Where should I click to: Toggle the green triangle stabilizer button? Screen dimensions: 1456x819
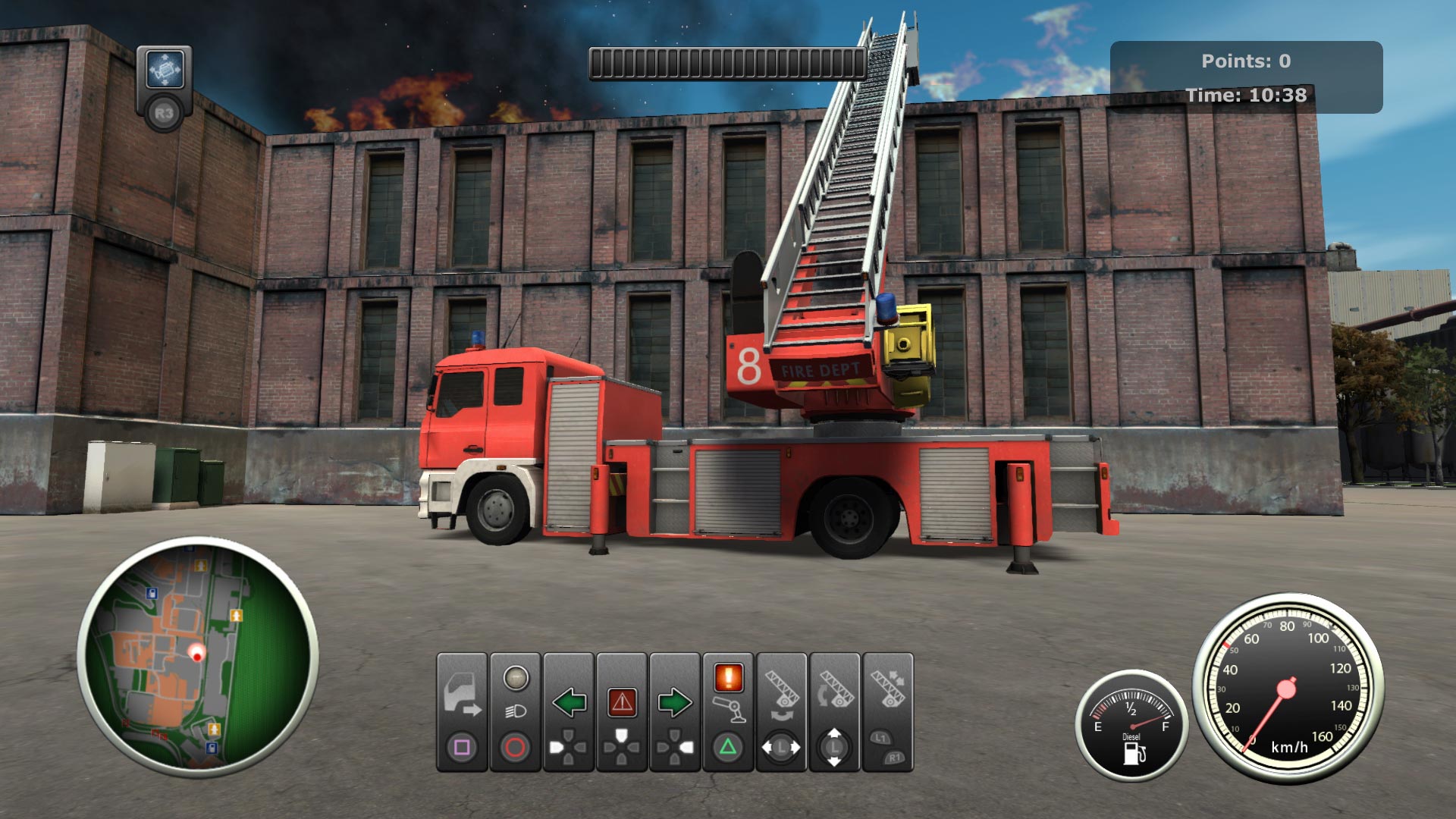730,745
